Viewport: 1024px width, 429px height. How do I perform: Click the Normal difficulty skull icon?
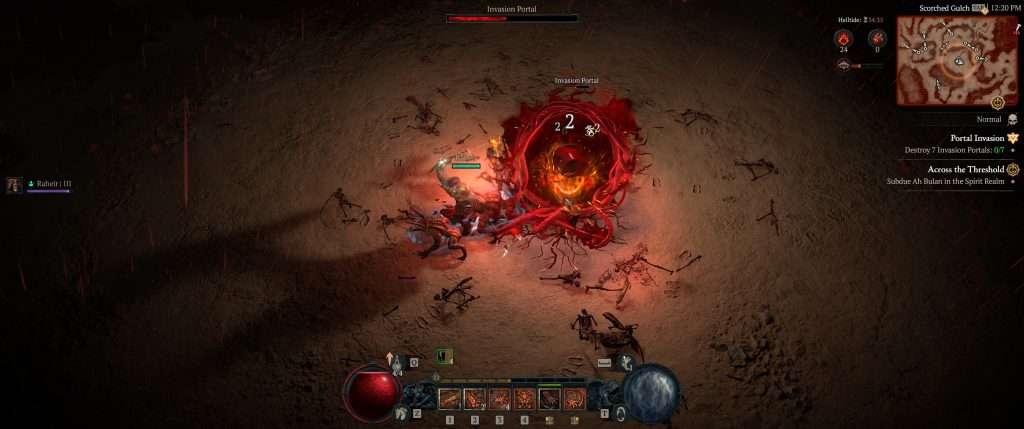1012,119
